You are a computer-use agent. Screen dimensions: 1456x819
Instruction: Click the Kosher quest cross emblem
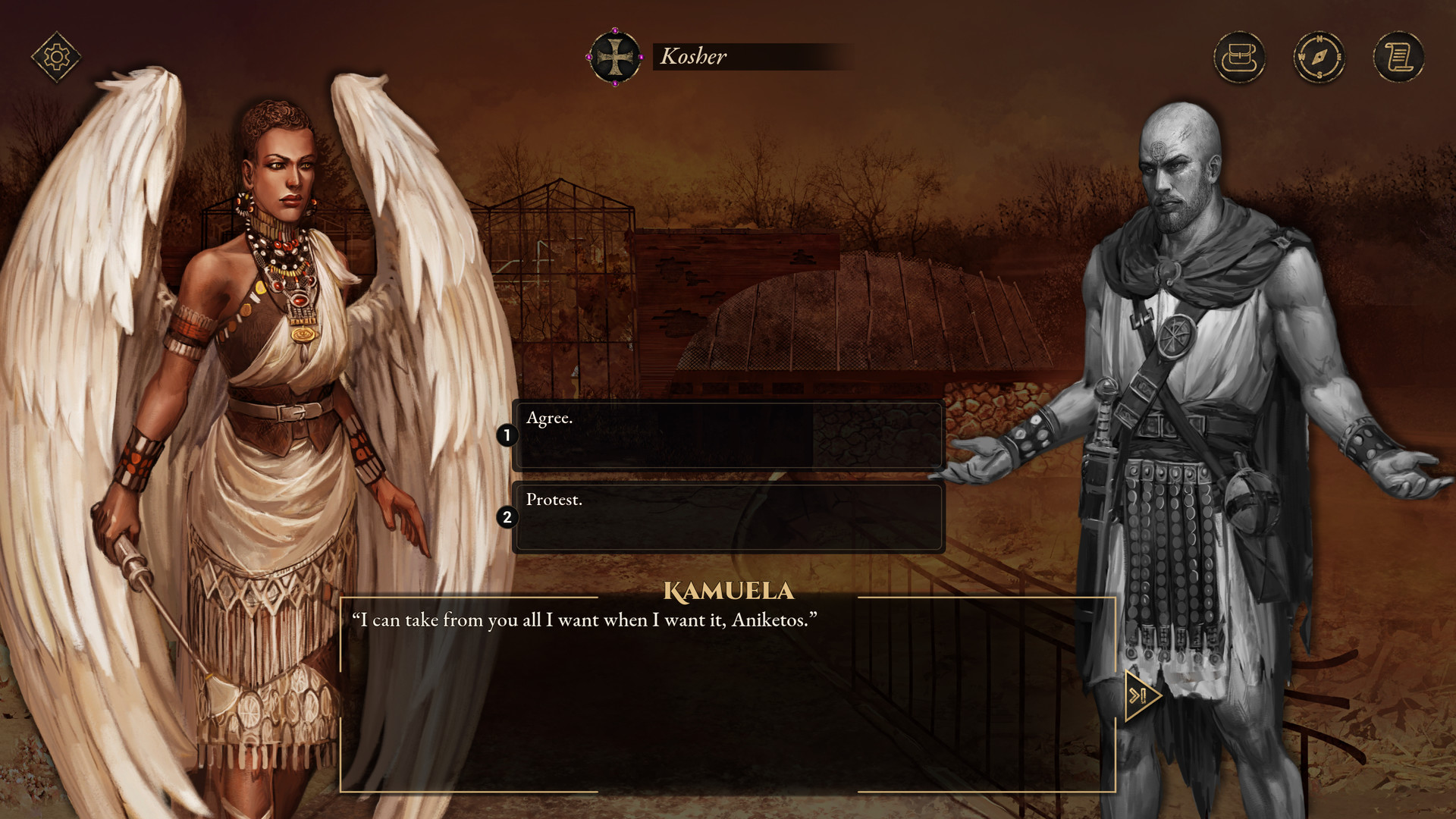click(x=616, y=56)
